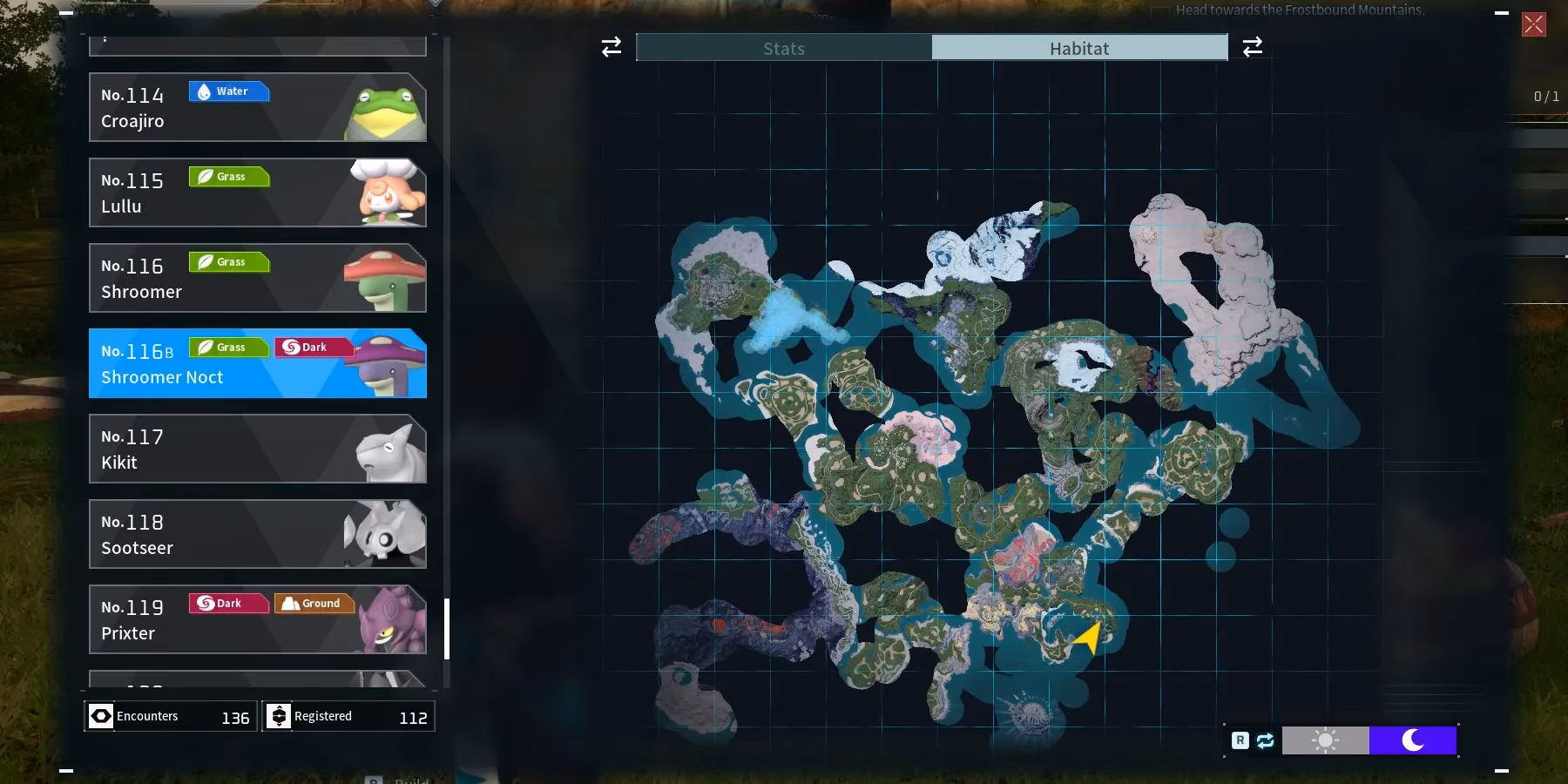Click the left page-swap arrows beside Stats
Image resolution: width=1568 pixels, height=784 pixels.
click(611, 47)
